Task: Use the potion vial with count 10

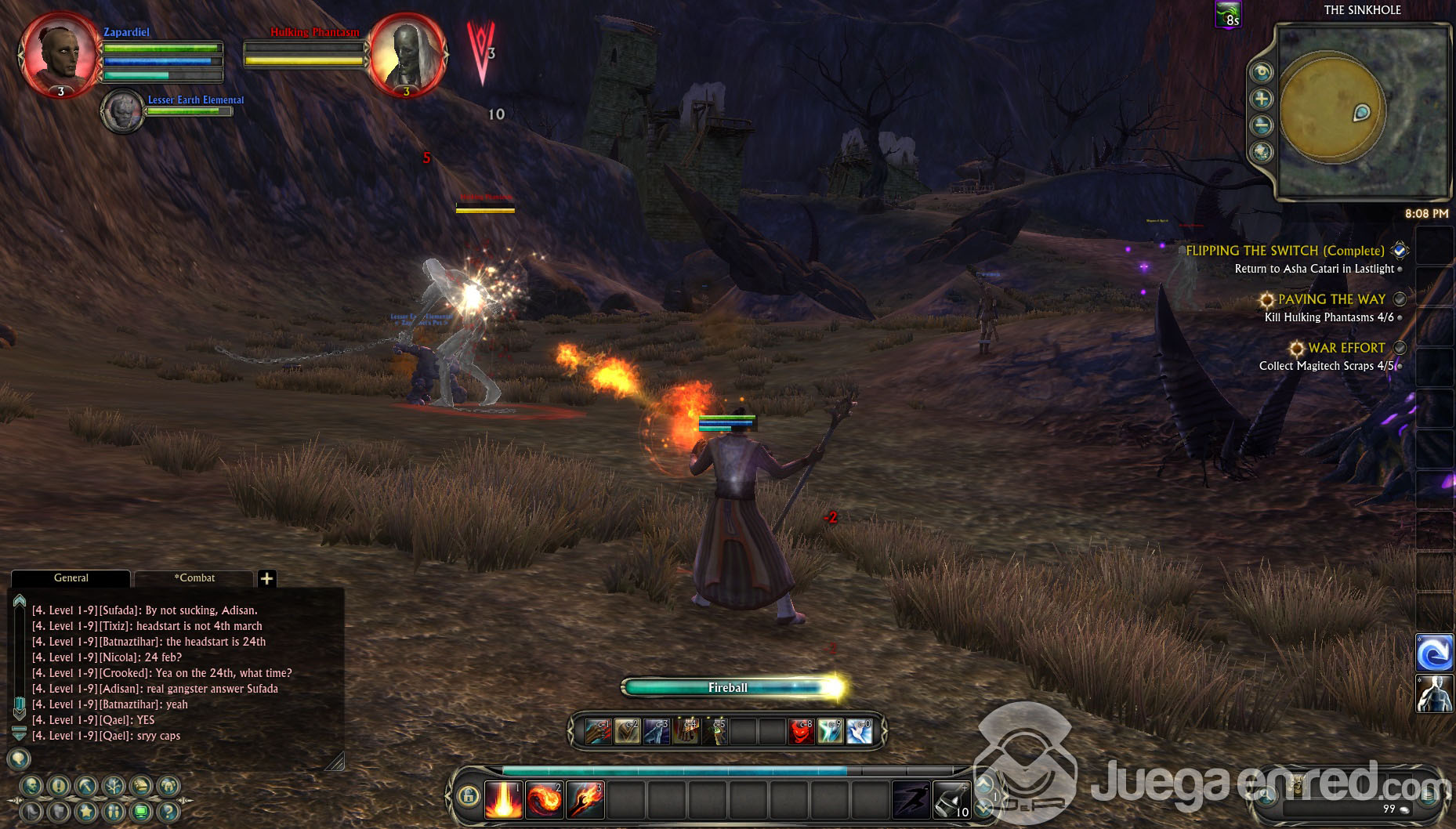Action: click(951, 800)
